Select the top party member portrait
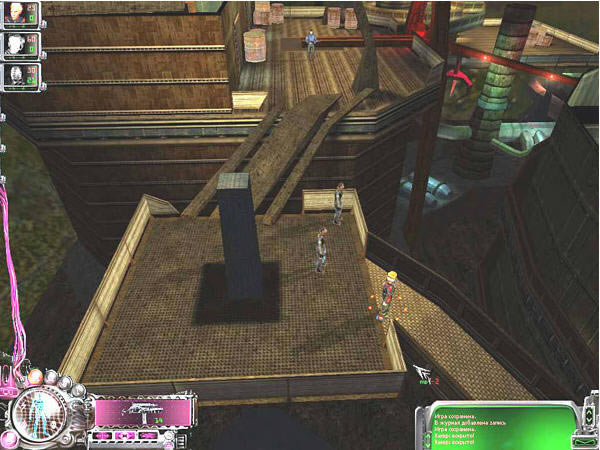Viewport: 600px width, 450px height. tap(15, 14)
